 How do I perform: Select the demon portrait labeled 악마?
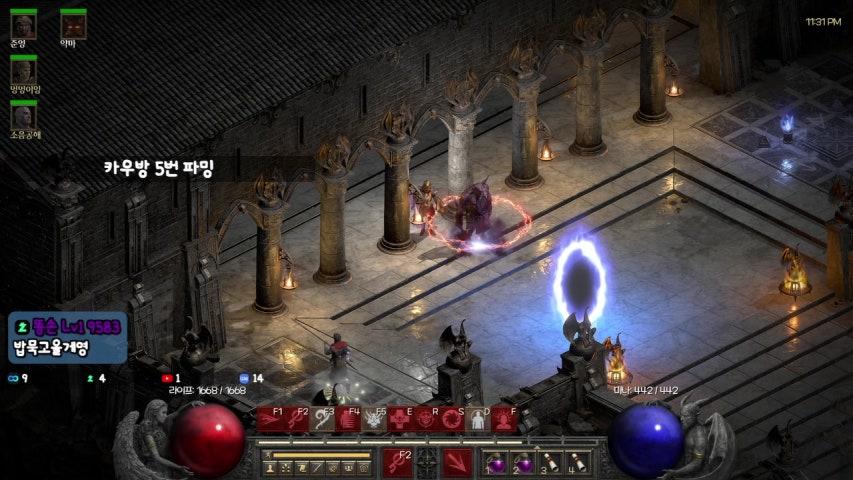pyautogui.click(x=73, y=25)
